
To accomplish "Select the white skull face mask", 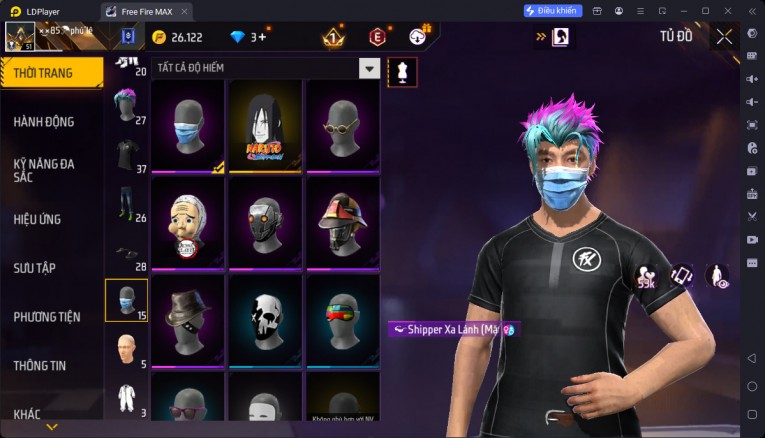I will coord(265,321).
